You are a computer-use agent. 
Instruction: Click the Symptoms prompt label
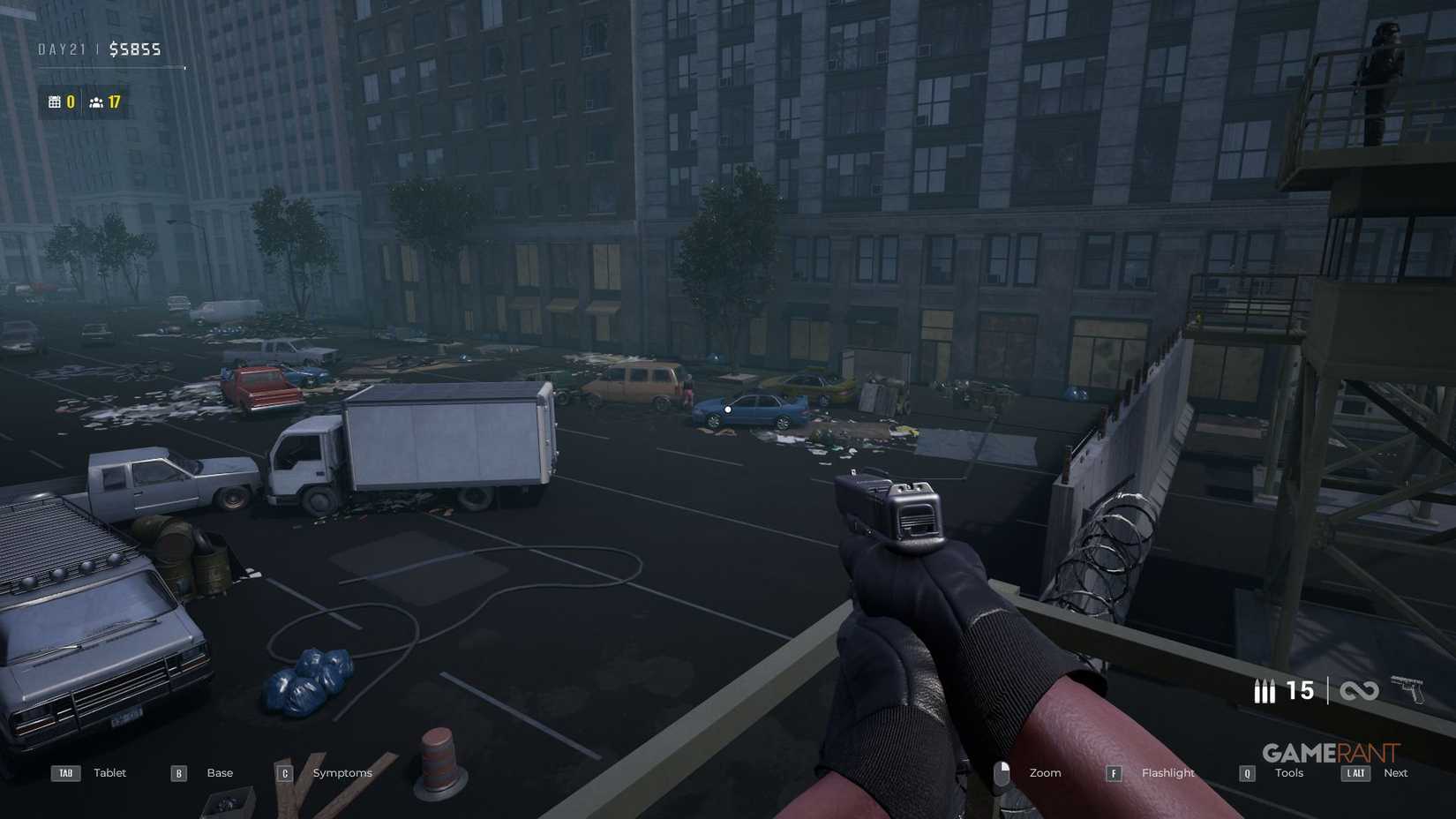[341, 772]
